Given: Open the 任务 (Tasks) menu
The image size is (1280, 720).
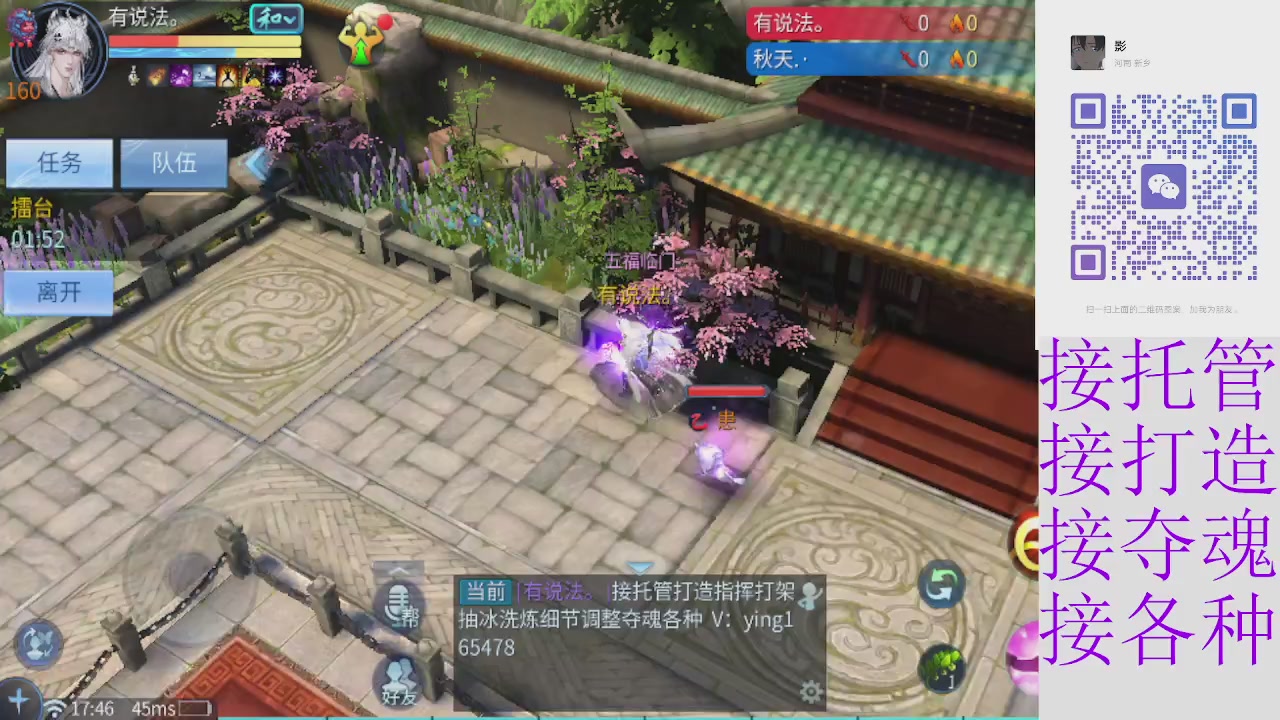Looking at the screenshot, I should [x=58, y=163].
